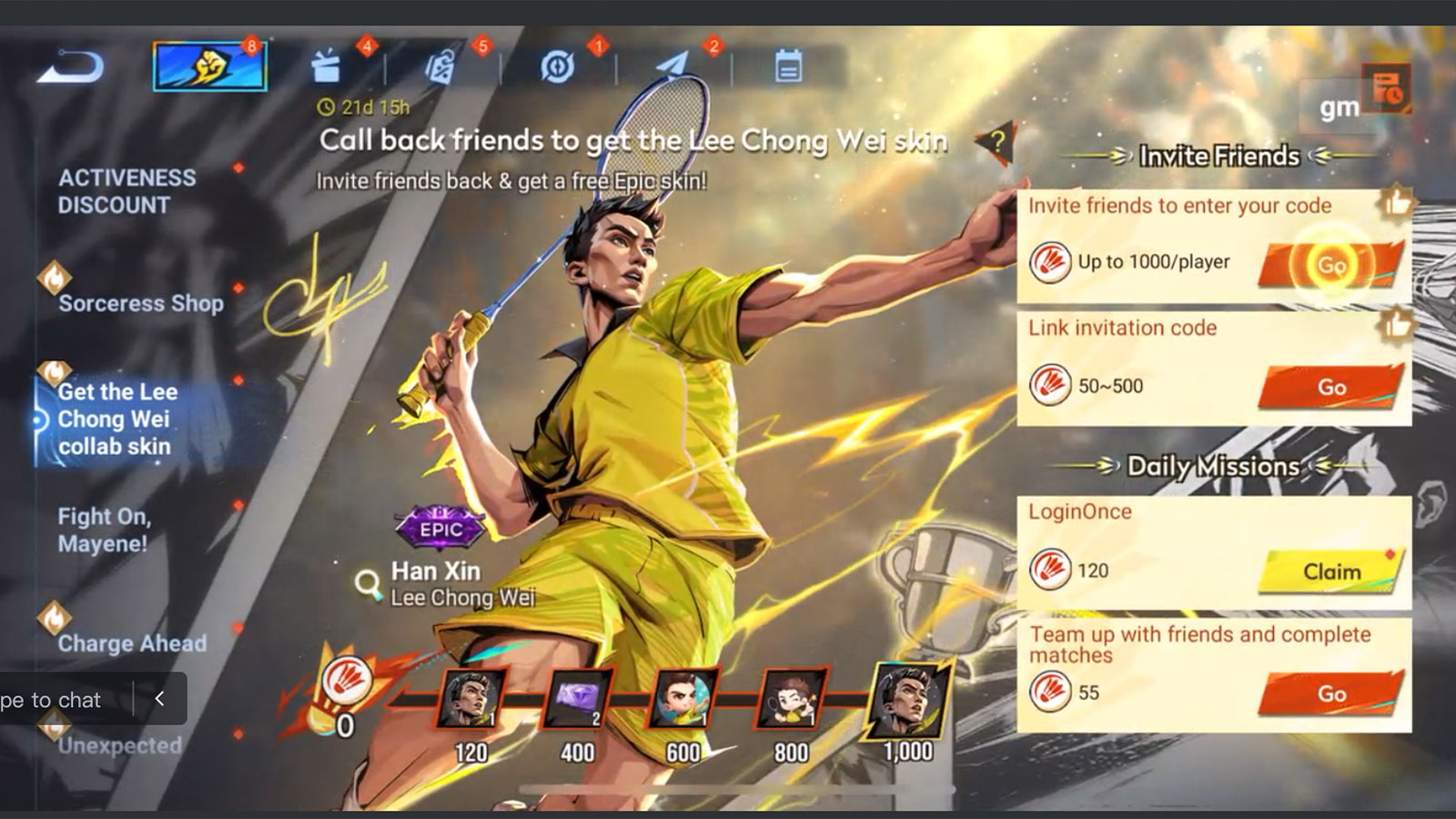
Task: Open the discount tag shop icon with badge 5
Action: pyautogui.click(x=443, y=67)
